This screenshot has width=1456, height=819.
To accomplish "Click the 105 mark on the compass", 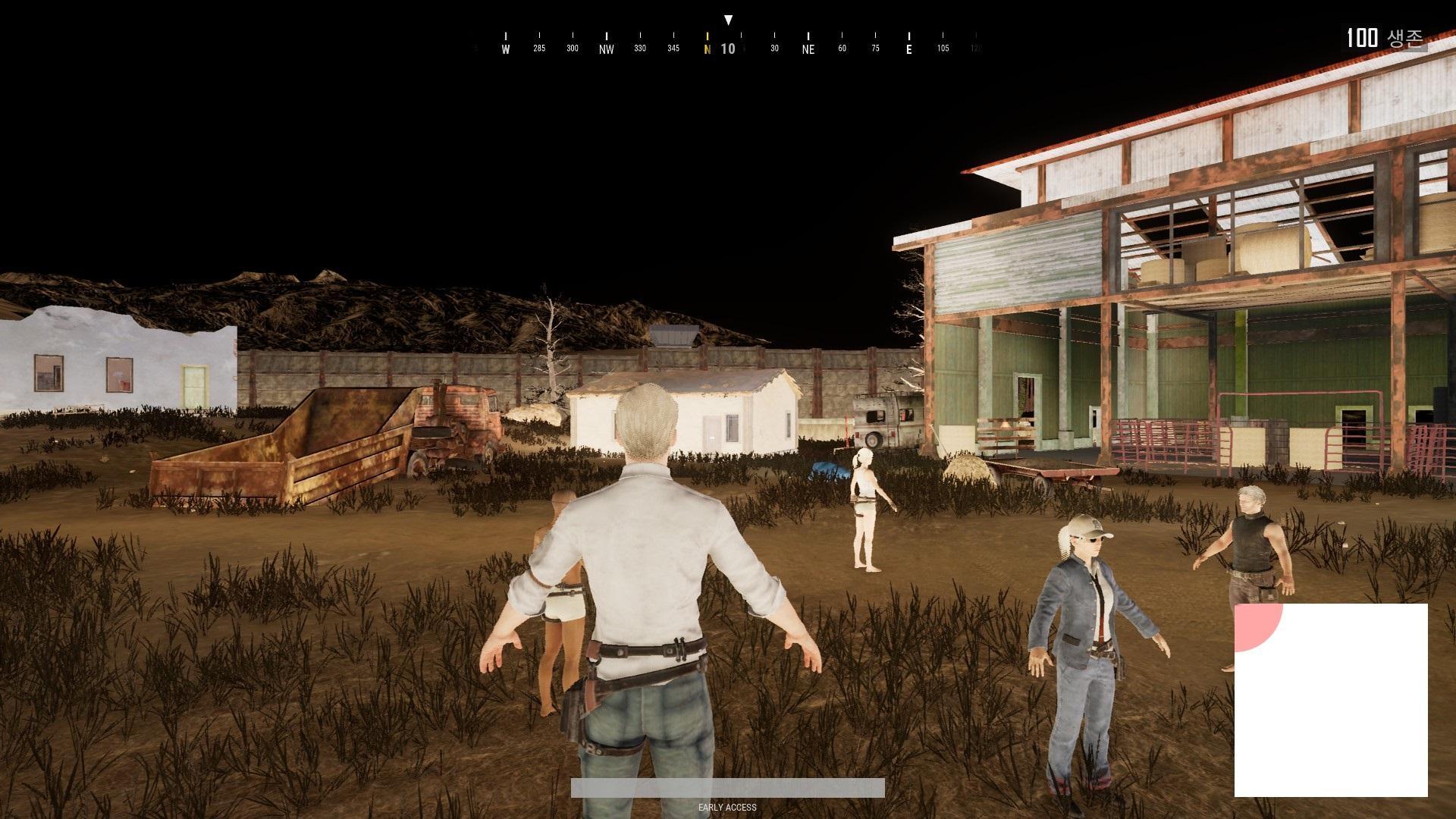I will (x=943, y=47).
